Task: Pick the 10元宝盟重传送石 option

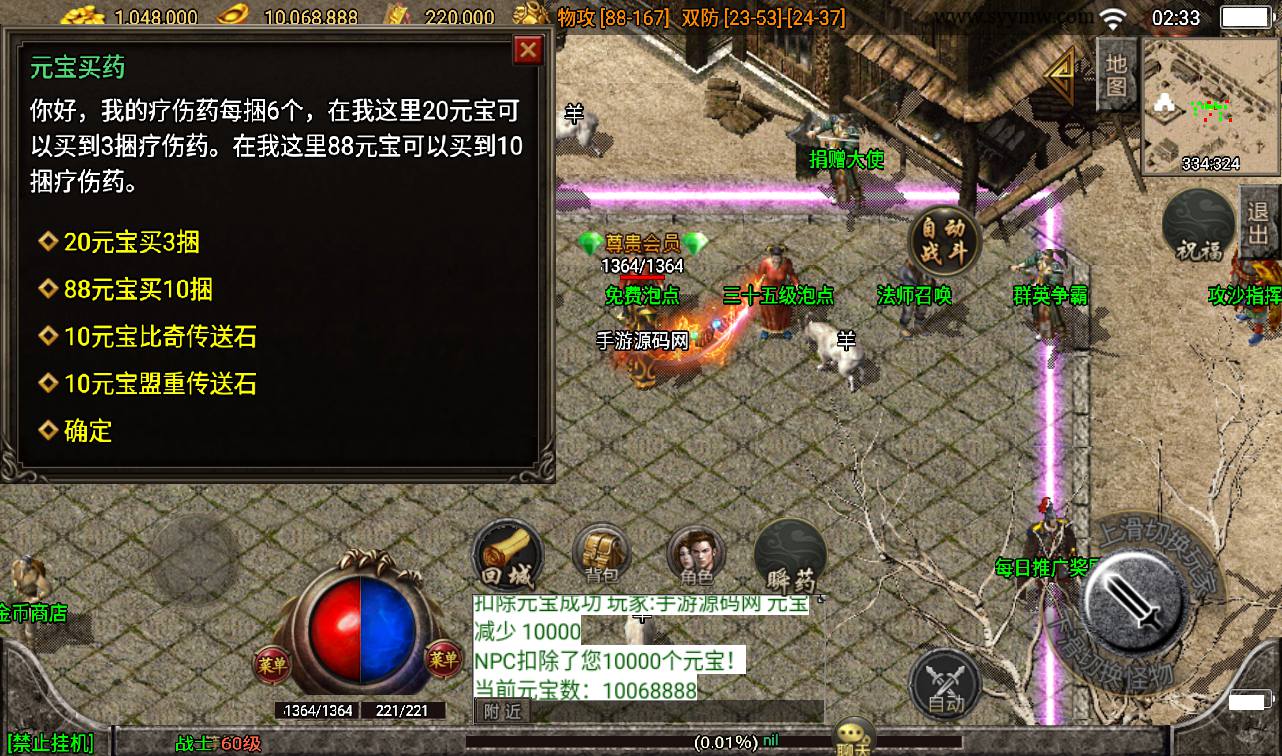Action: click(160, 384)
